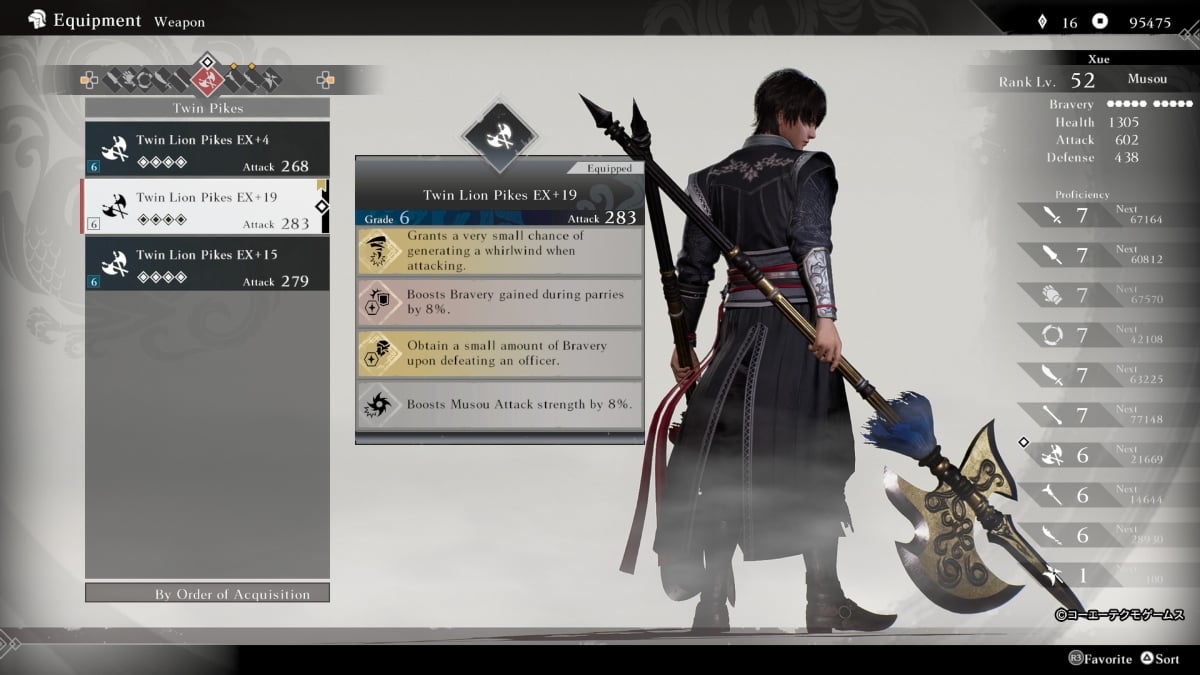The height and width of the screenshot is (675, 1200).
Task: Select the red Twin Pikes weapon tab
Action: [x=208, y=78]
